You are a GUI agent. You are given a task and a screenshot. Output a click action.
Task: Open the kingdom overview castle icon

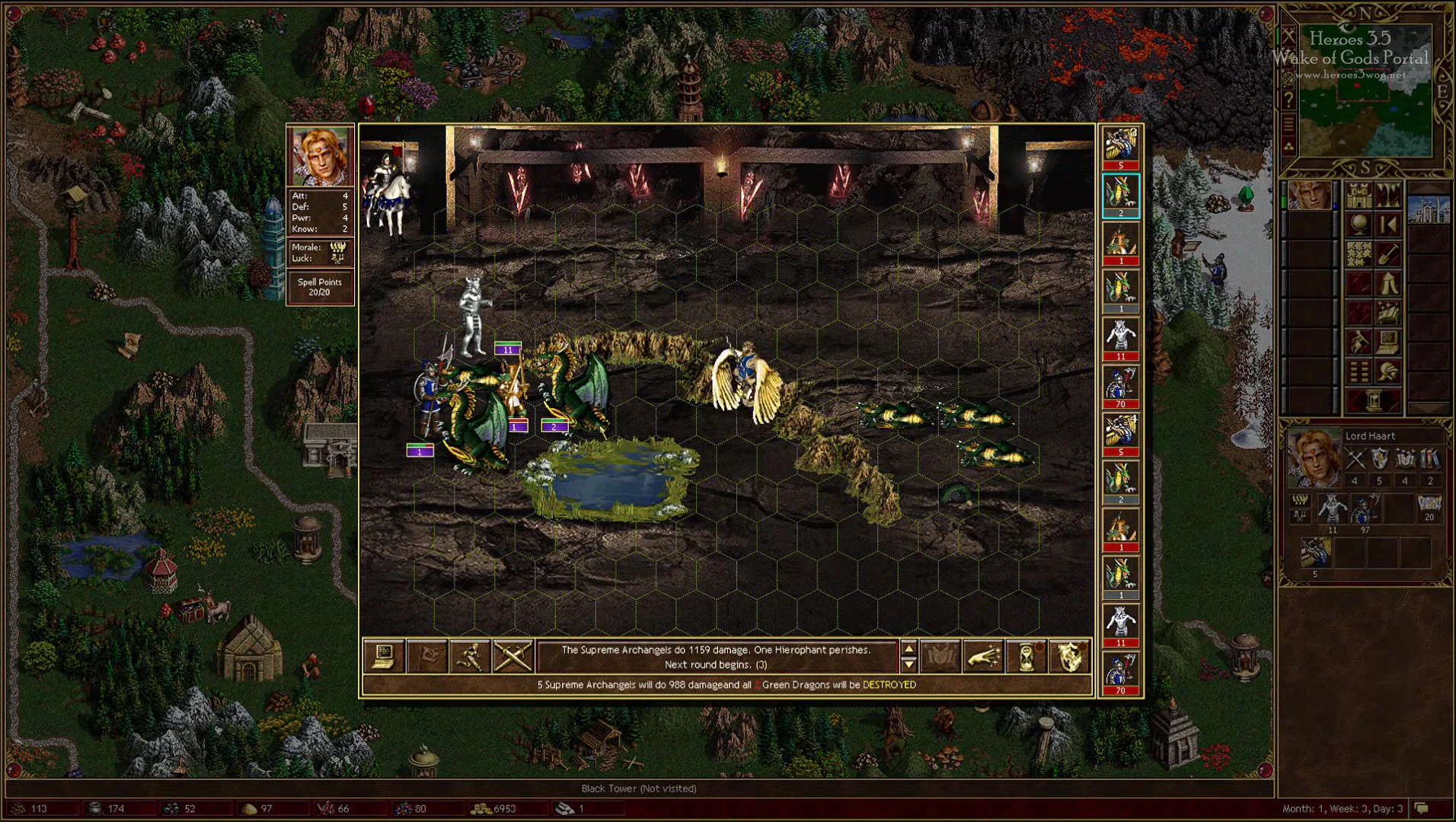[x=1359, y=195]
